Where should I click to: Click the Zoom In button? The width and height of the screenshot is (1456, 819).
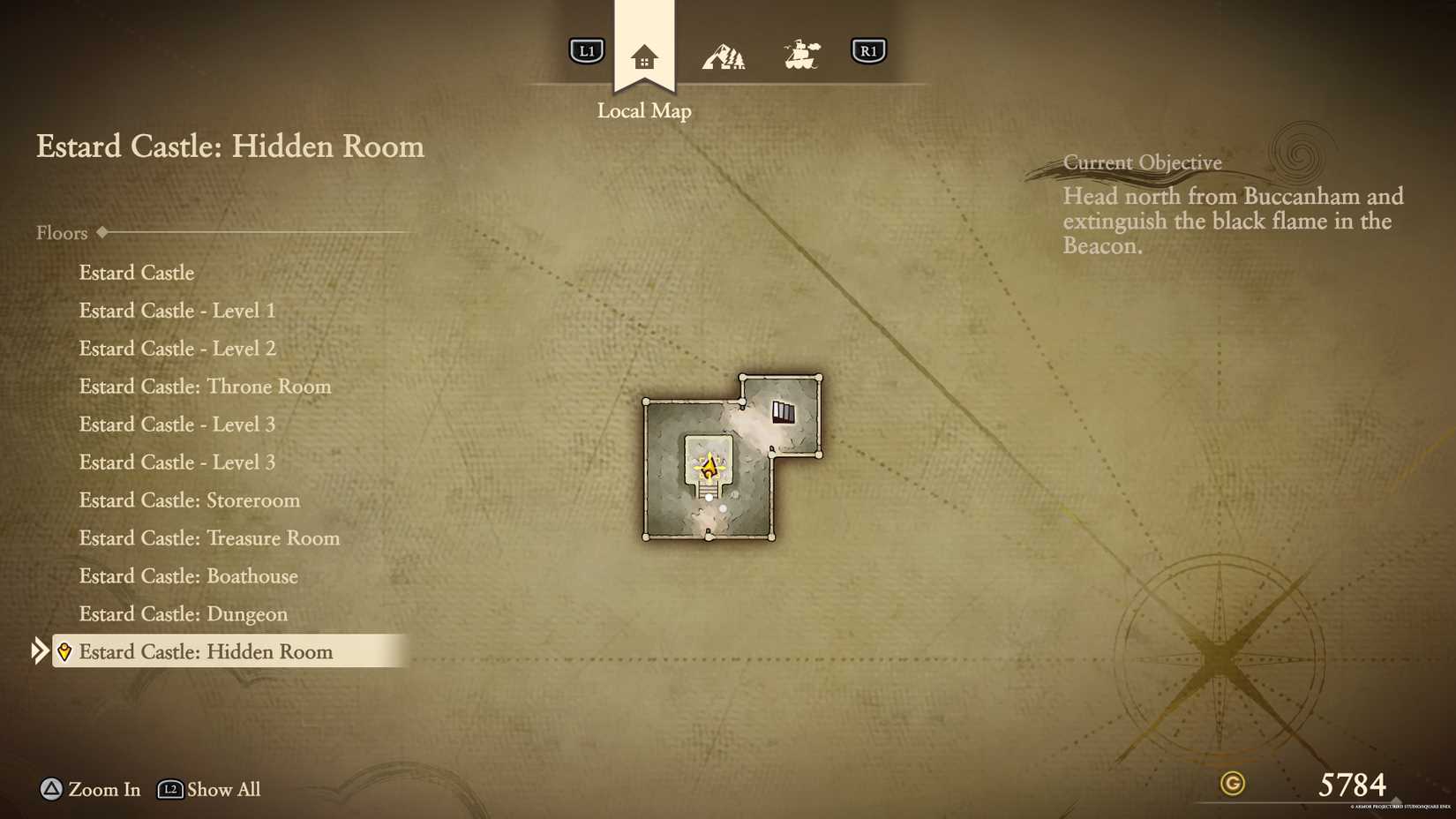pos(88,790)
